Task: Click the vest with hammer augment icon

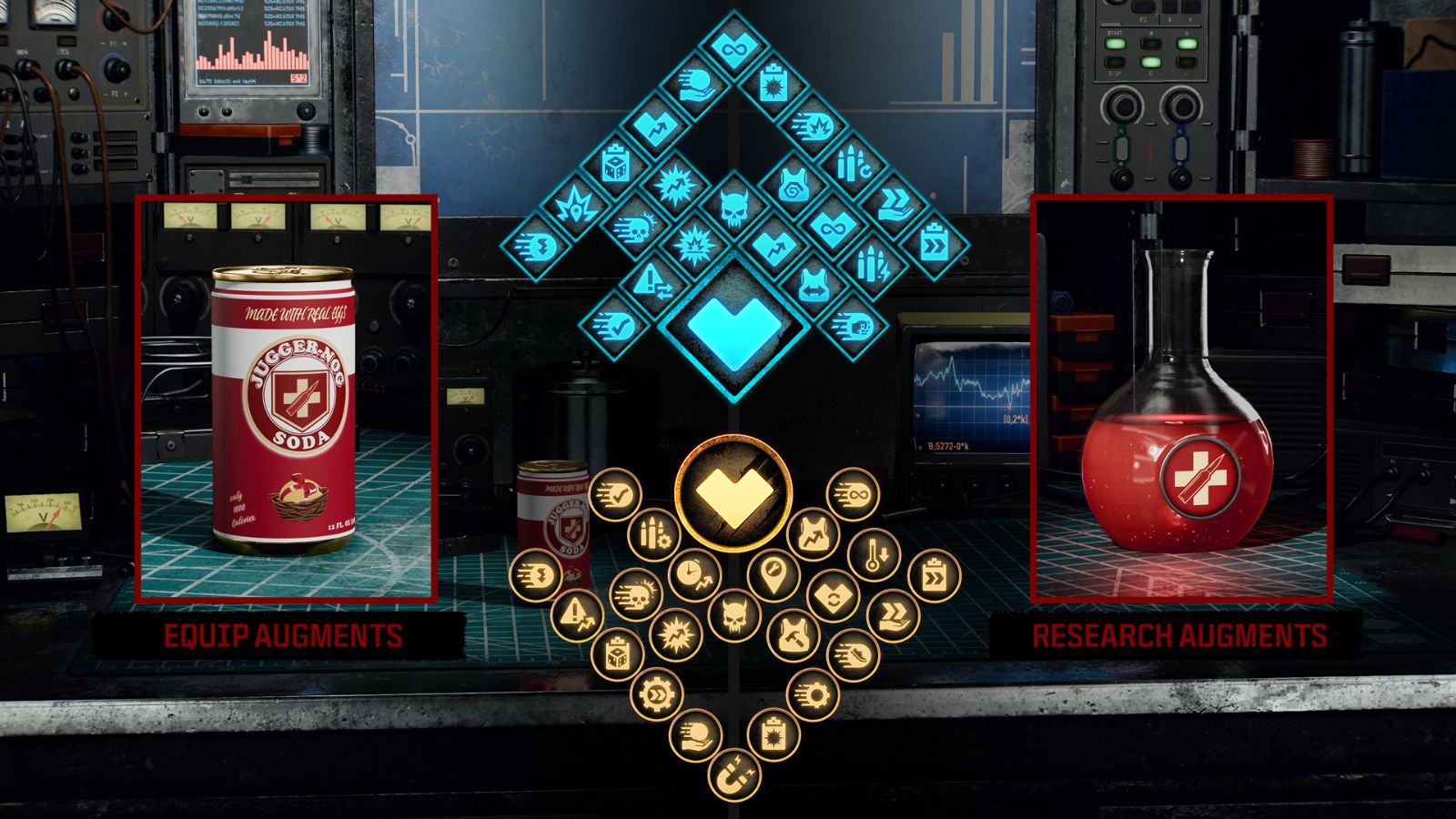Action: [x=793, y=637]
